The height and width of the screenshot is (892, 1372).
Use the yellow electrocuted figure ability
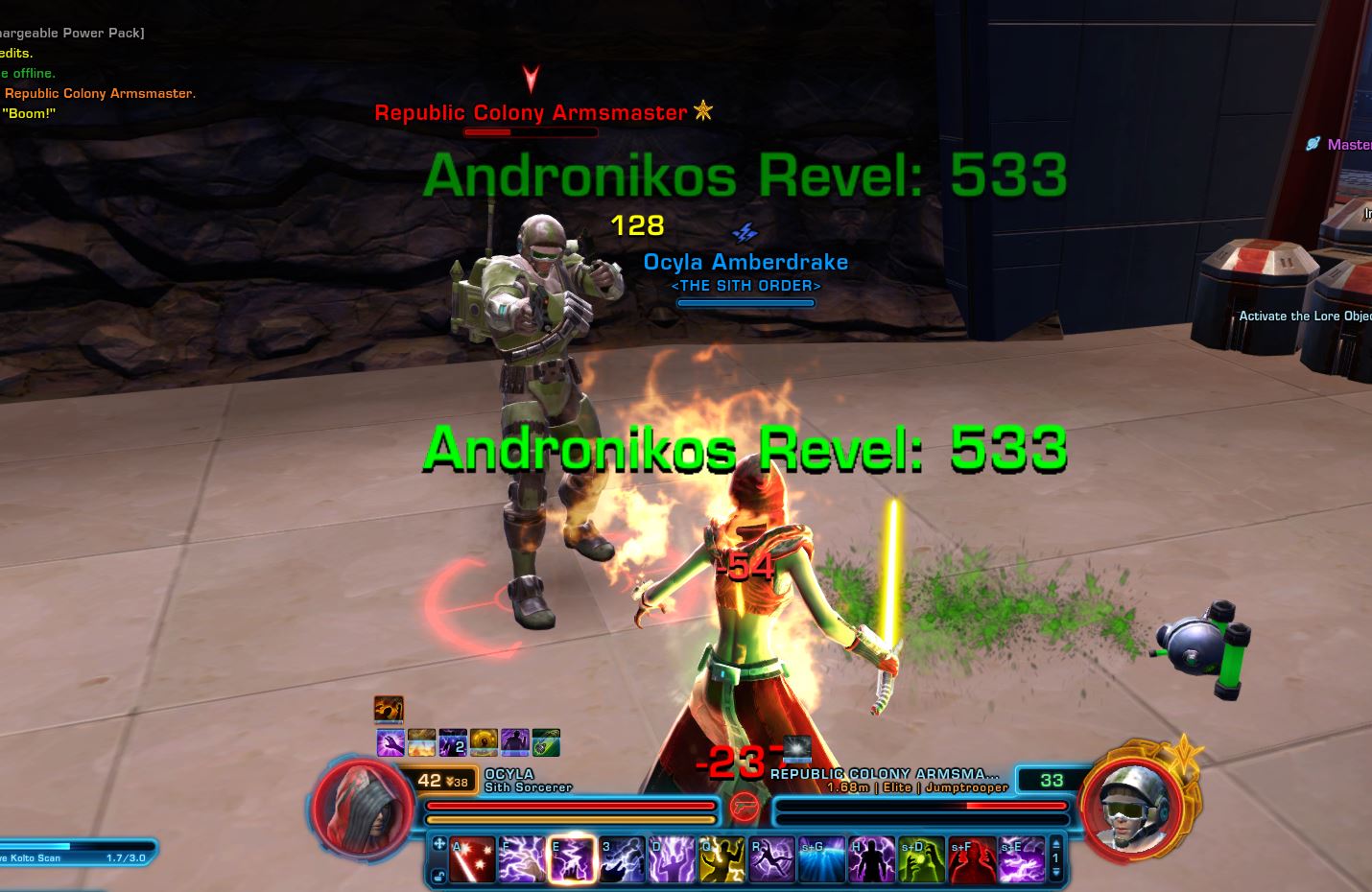coord(722,858)
